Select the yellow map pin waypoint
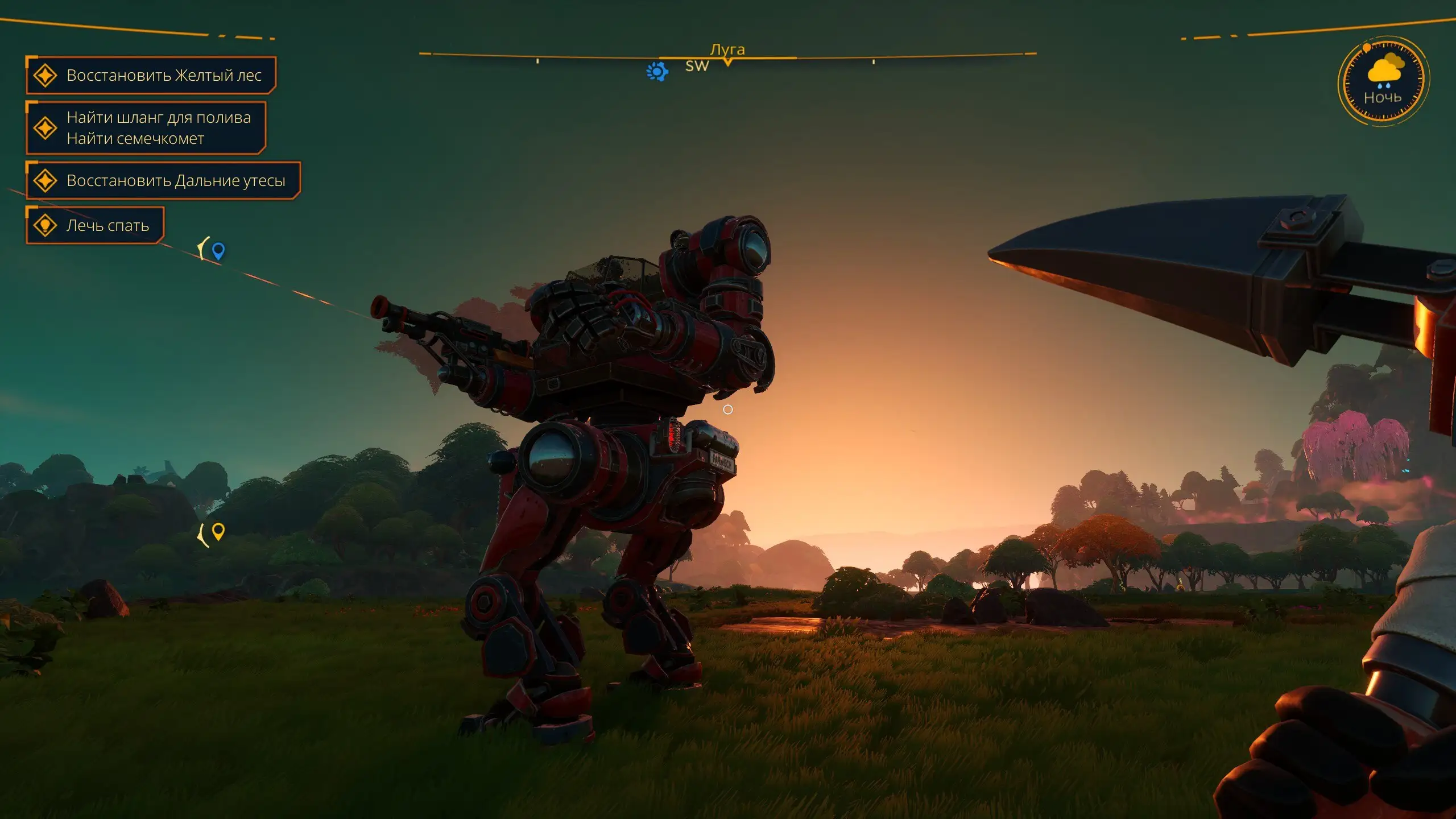The image size is (1456, 819). coord(218,531)
